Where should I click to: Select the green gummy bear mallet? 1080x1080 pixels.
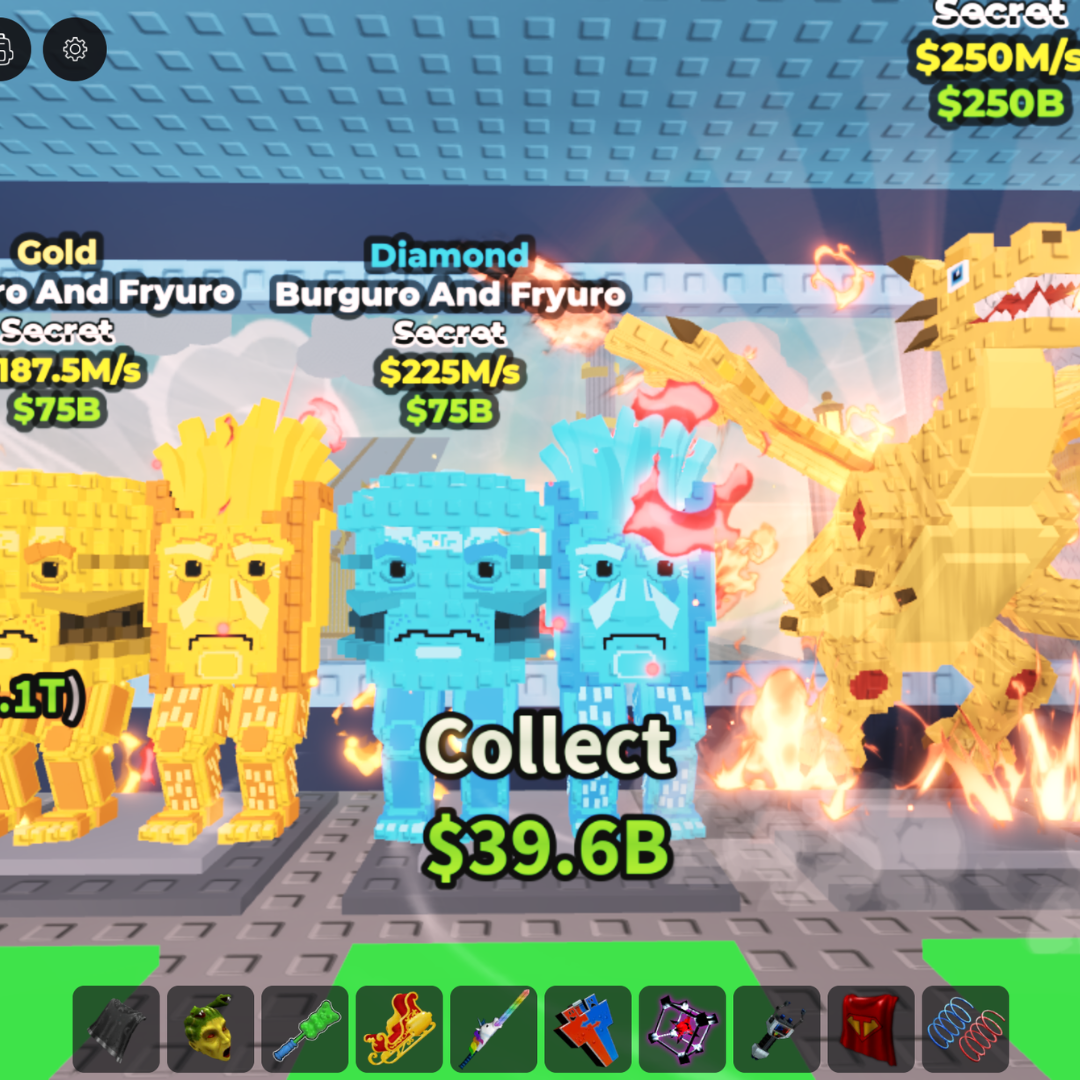304,1029
